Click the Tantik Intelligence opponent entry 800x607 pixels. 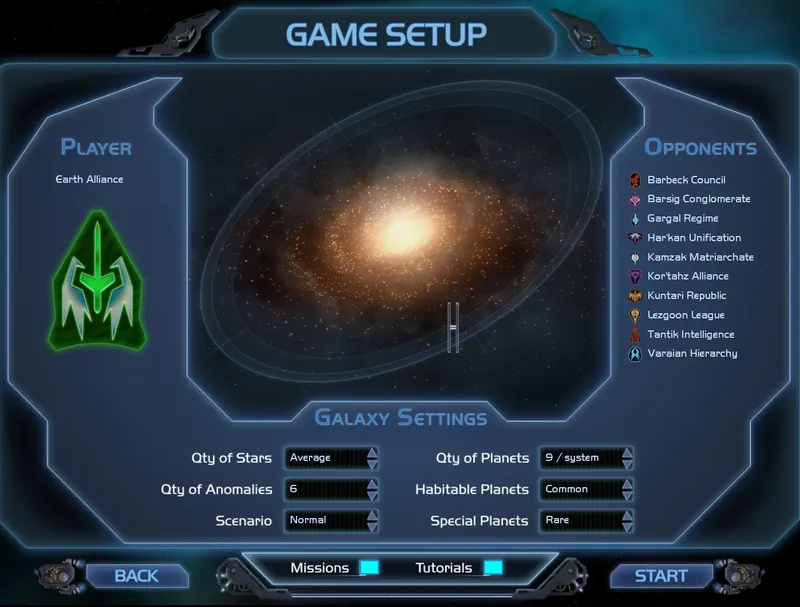(x=692, y=334)
